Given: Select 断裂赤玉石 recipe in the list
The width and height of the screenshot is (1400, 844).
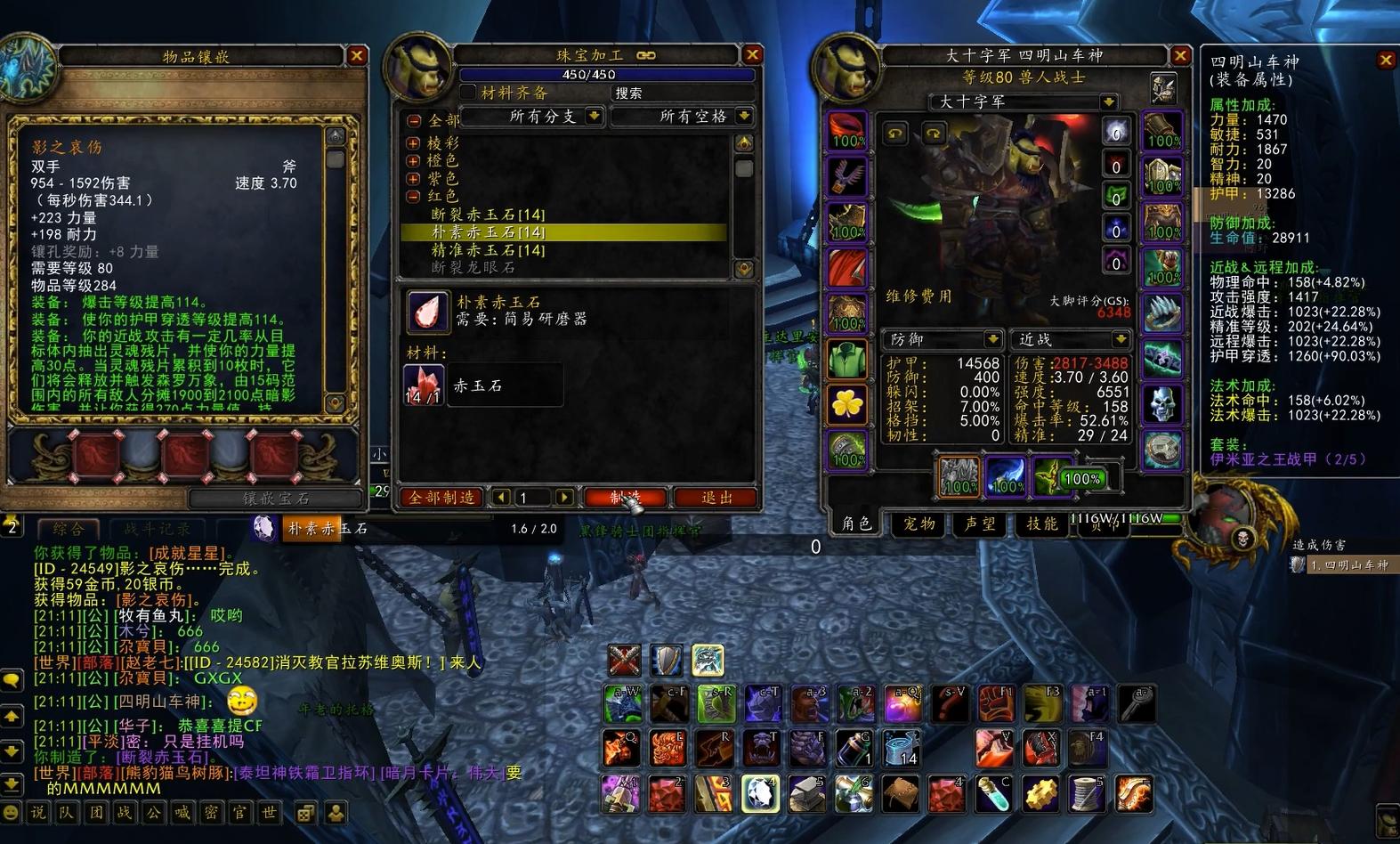Looking at the screenshot, I should pos(488,215).
